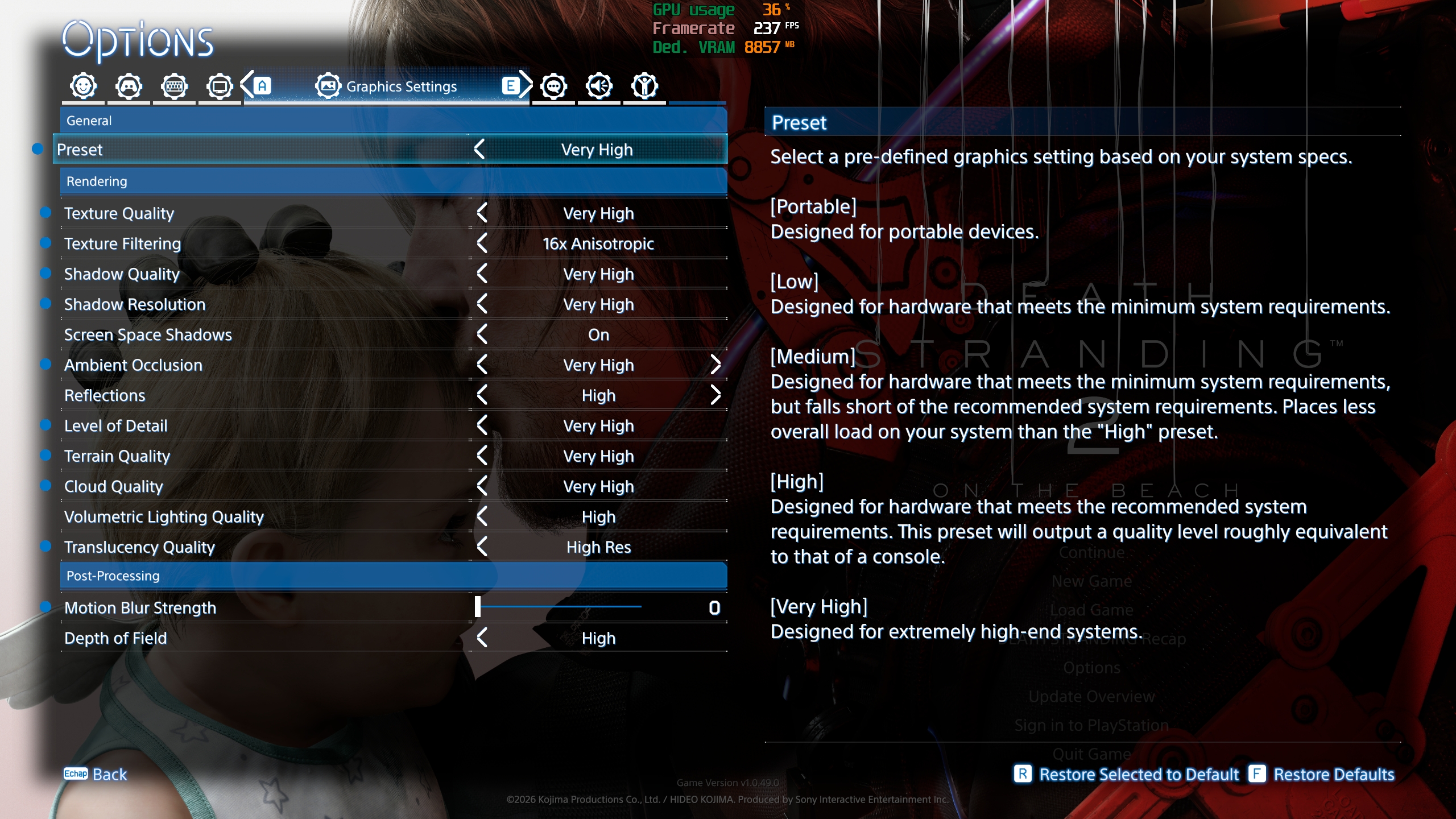Open the gameplay settings tab with face icon

(82, 85)
